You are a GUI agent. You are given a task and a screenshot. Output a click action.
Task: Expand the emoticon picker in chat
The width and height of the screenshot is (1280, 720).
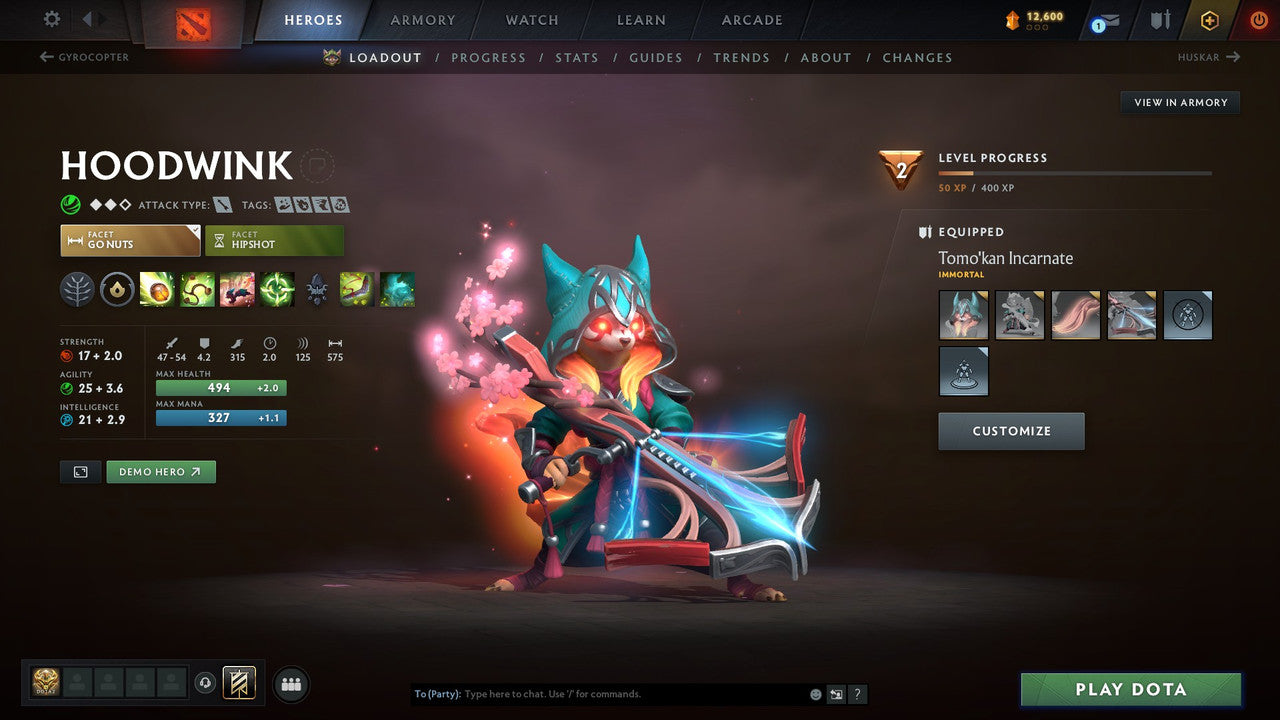(815, 693)
